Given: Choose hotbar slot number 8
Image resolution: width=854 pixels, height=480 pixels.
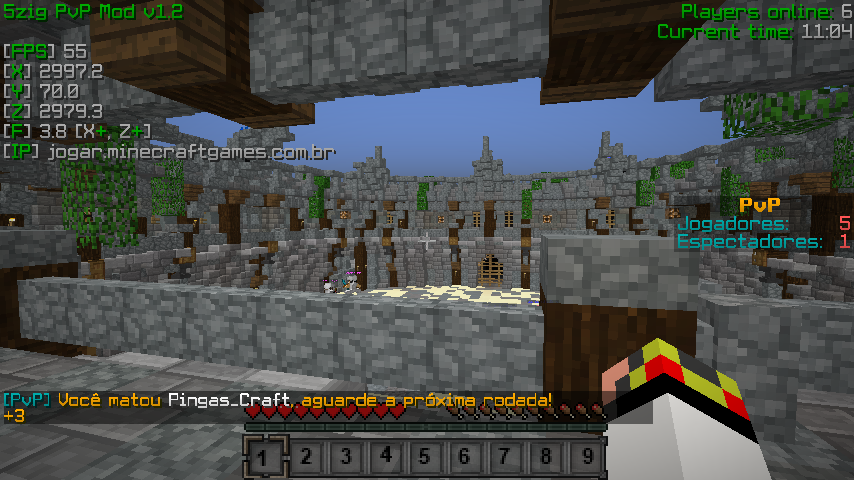Looking at the screenshot, I should (545, 458).
